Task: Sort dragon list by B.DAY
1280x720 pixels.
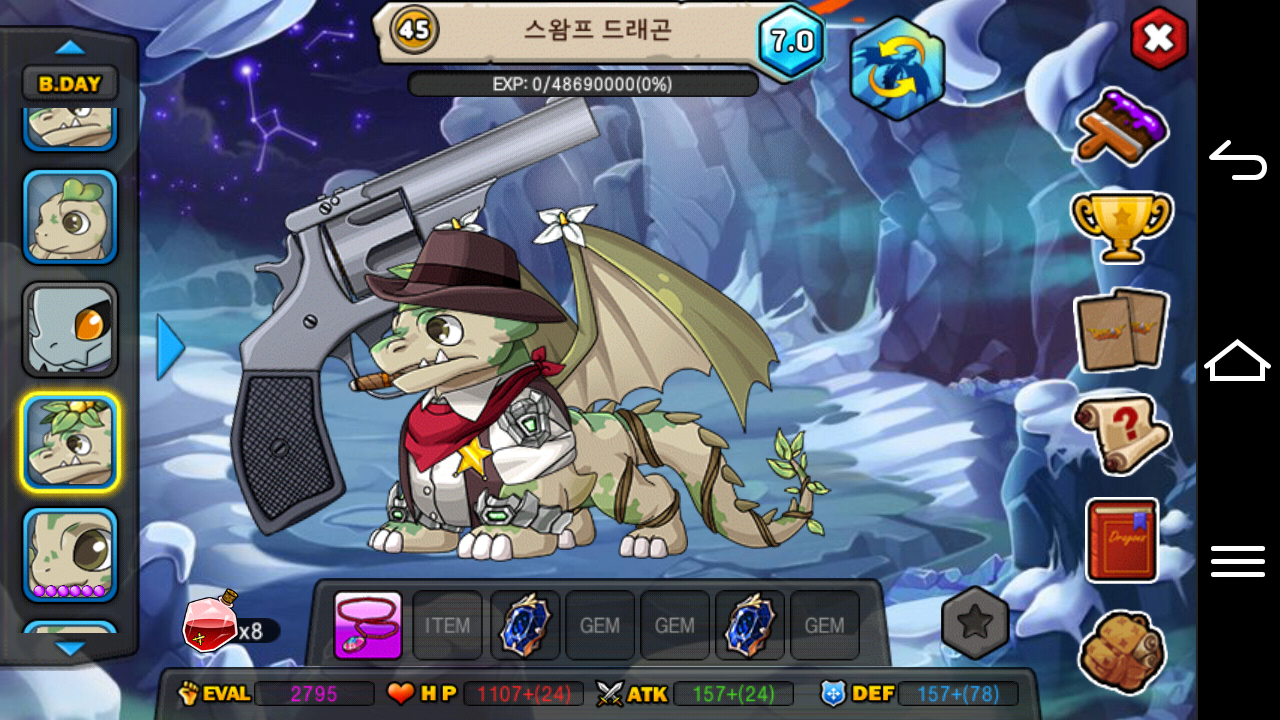Action: coord(70,84)
